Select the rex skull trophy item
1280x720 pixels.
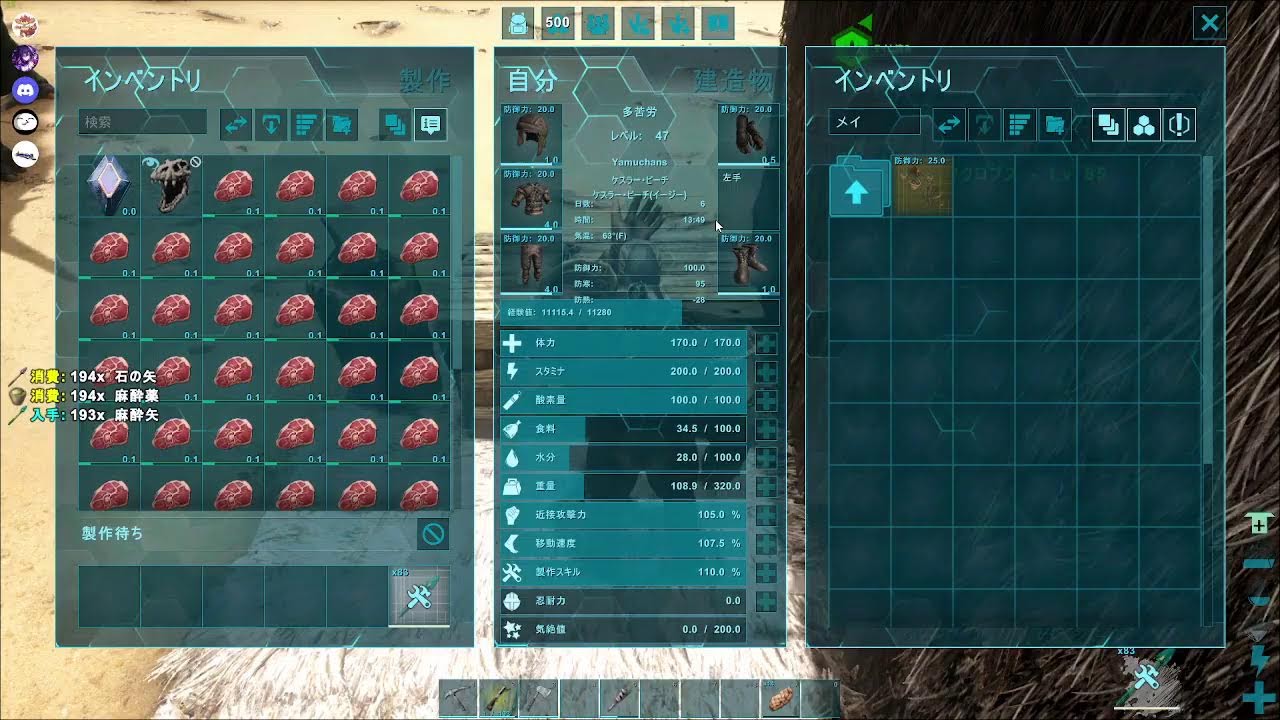click(x=170, y=186)
